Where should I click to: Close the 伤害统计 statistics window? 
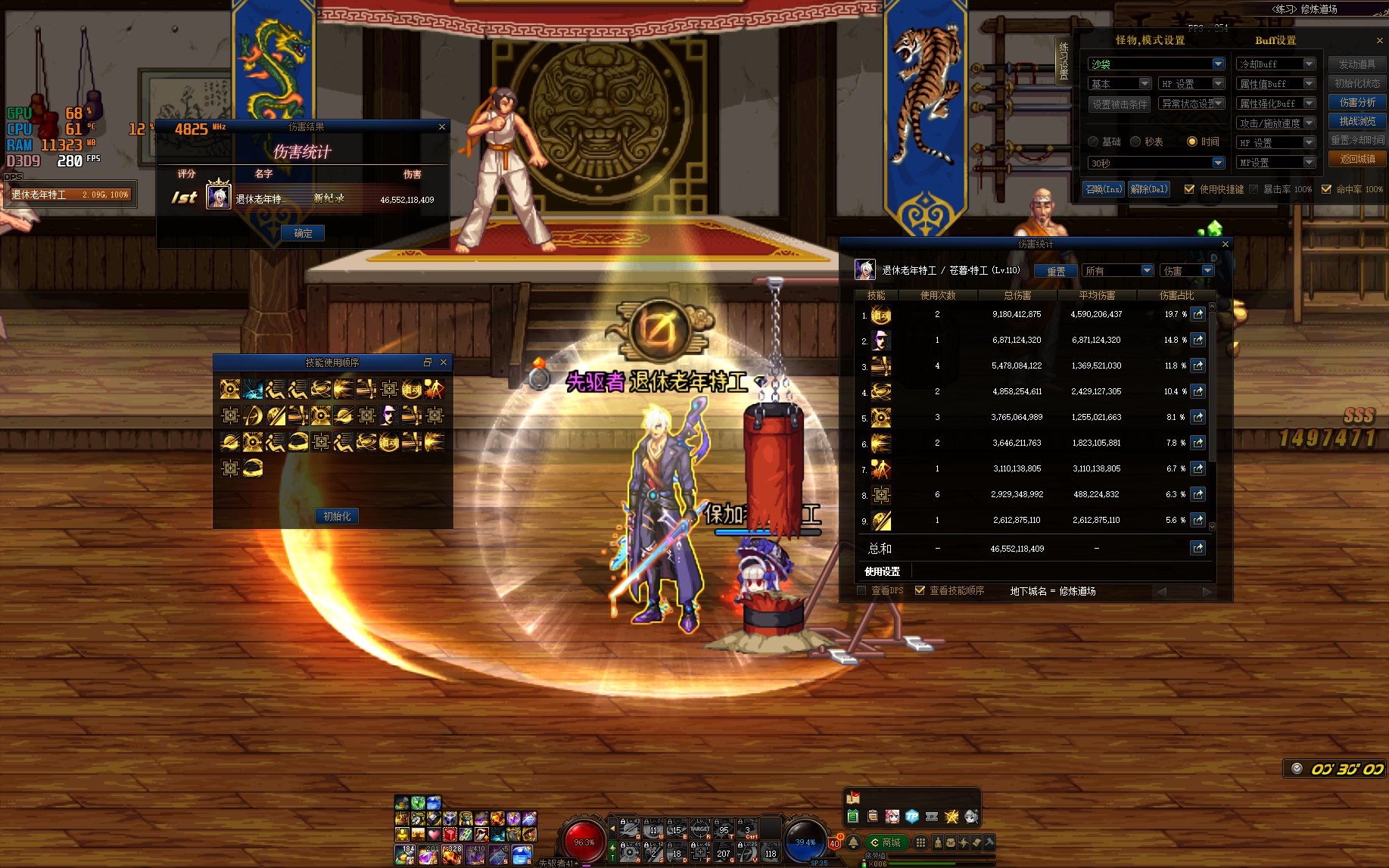pyautogui.click(x=1225, y=244)
